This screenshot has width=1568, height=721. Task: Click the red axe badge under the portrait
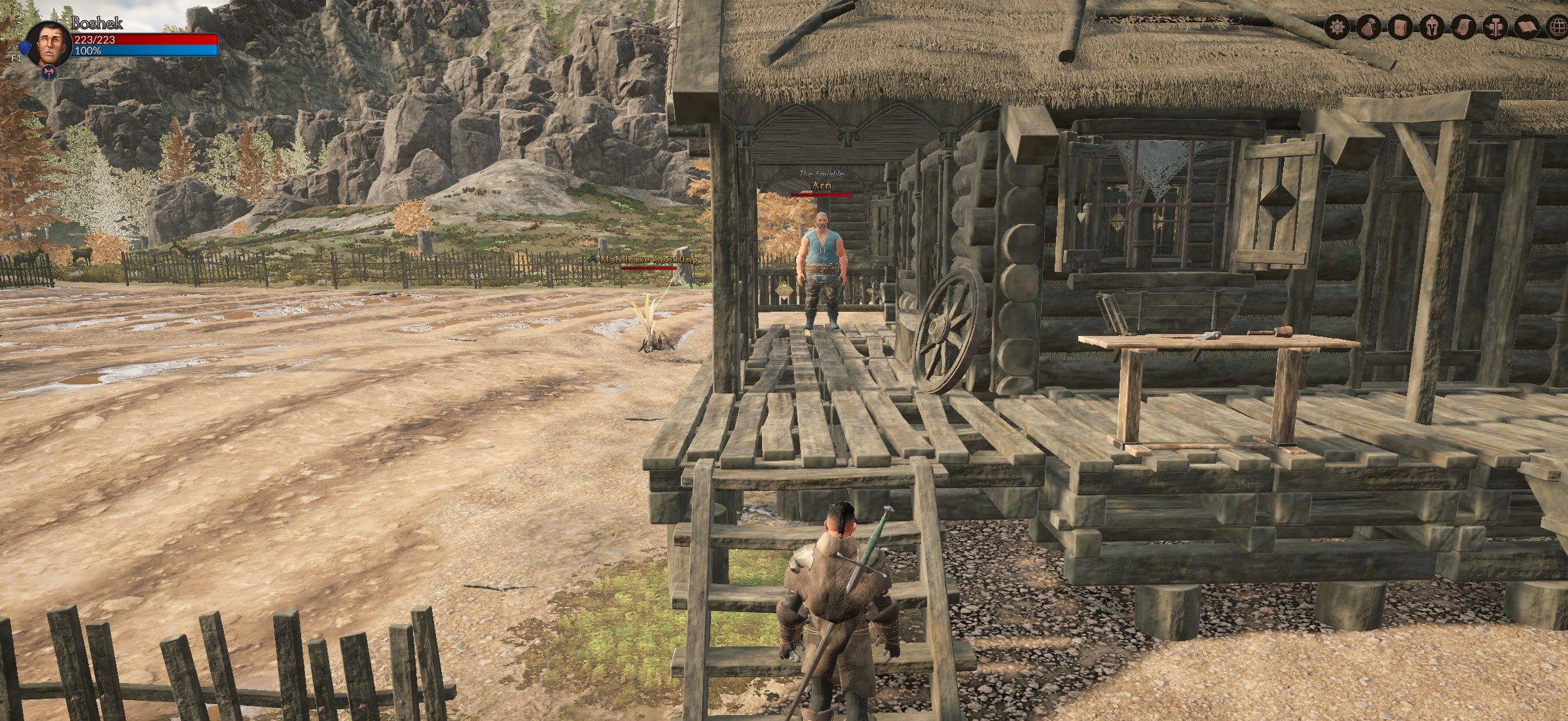(x=48, y=73)
